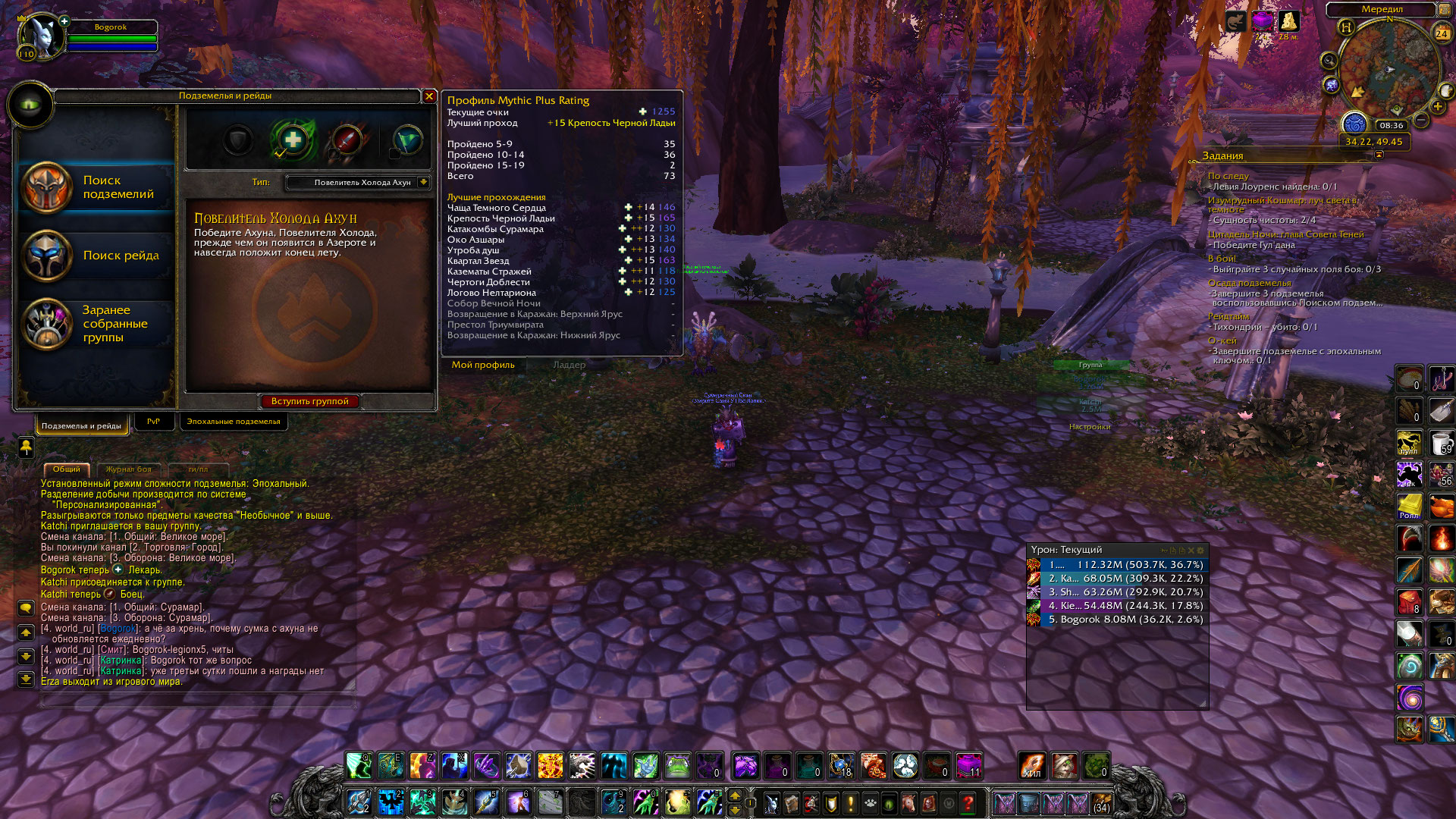Select Bogorok row in damage meter
Viewport: 1456px width, 819px height.
point(1118,620)
